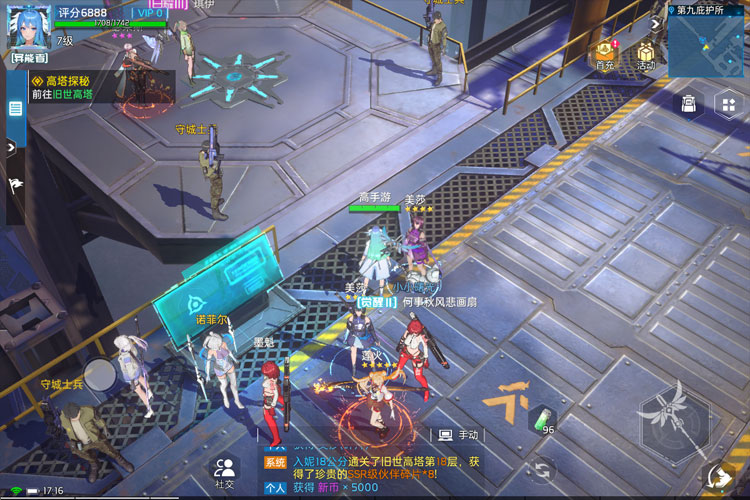Viewport: 750px width, 500px height.
Task: Open the four-square main menu grid
Action: [x=727, y=104]
